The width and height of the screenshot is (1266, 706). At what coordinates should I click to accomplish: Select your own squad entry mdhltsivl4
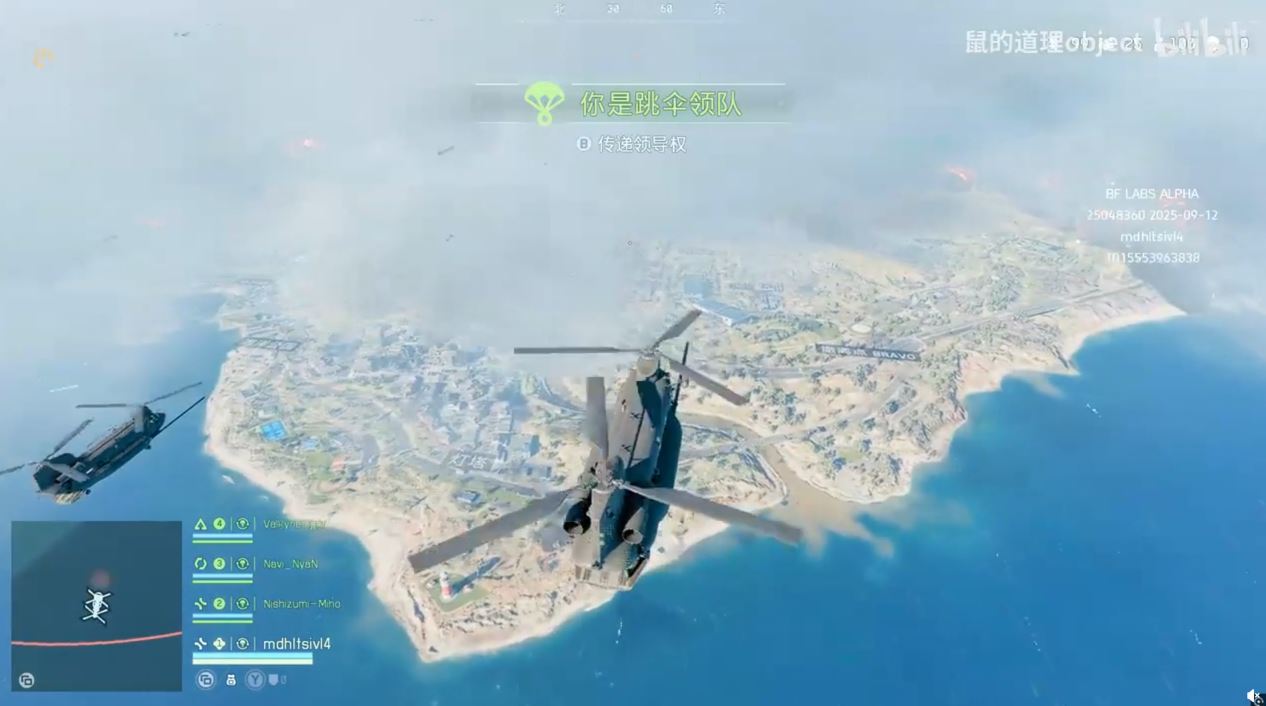coord(296,644)
